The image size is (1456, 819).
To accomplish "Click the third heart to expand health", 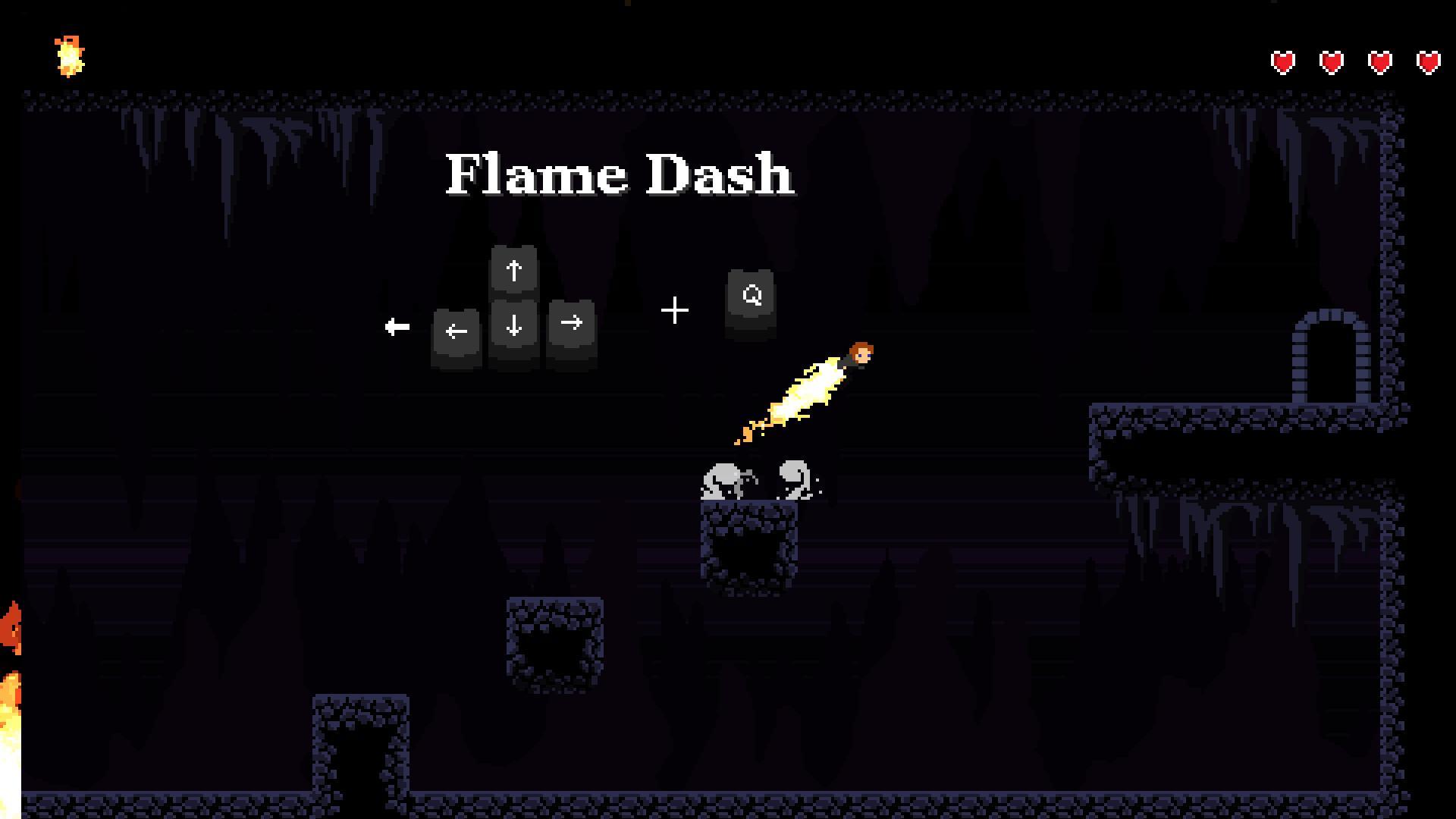I will click(x=1379, y=60).
